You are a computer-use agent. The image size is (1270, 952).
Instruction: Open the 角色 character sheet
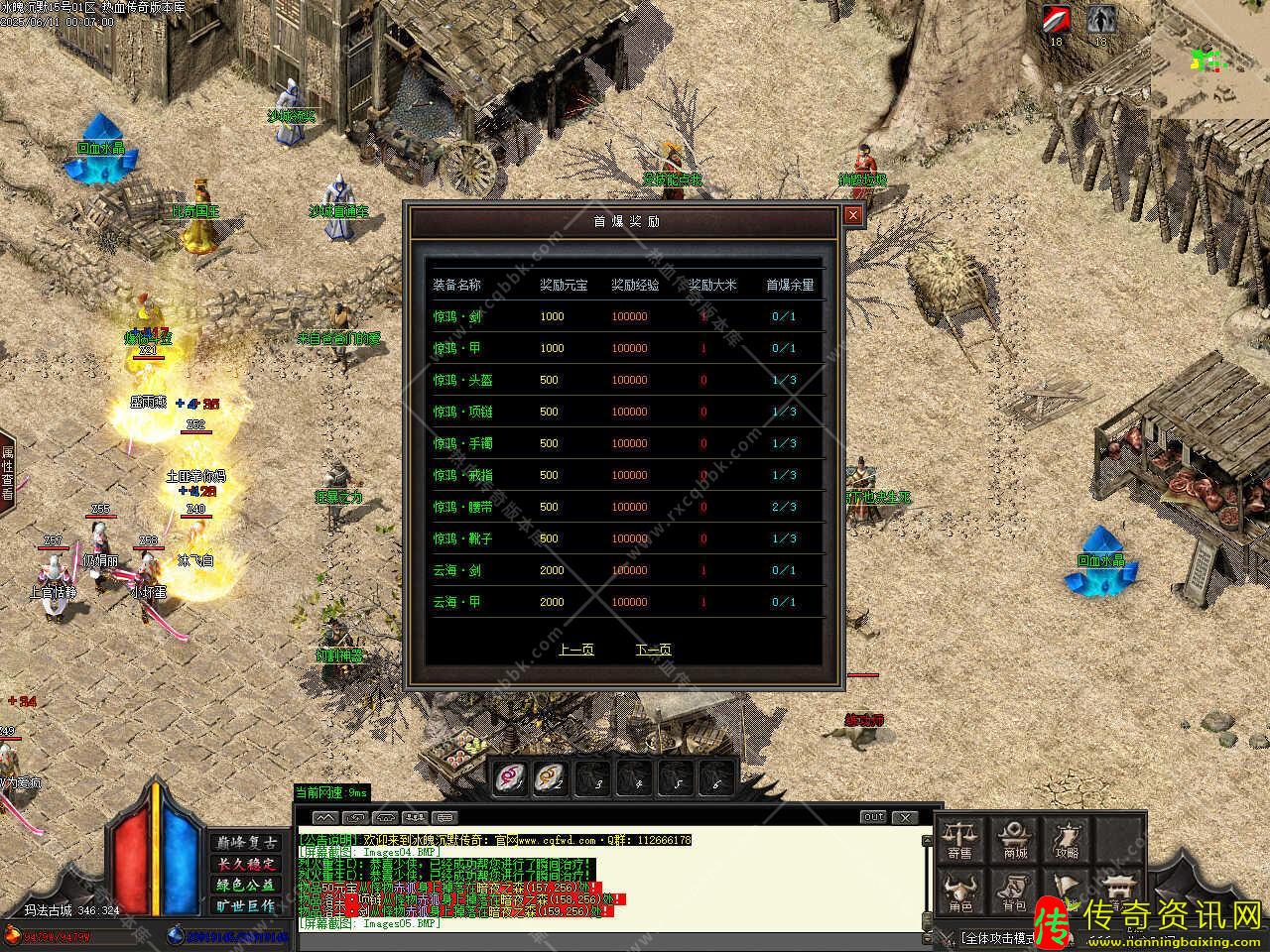click(x=959, y=892)
